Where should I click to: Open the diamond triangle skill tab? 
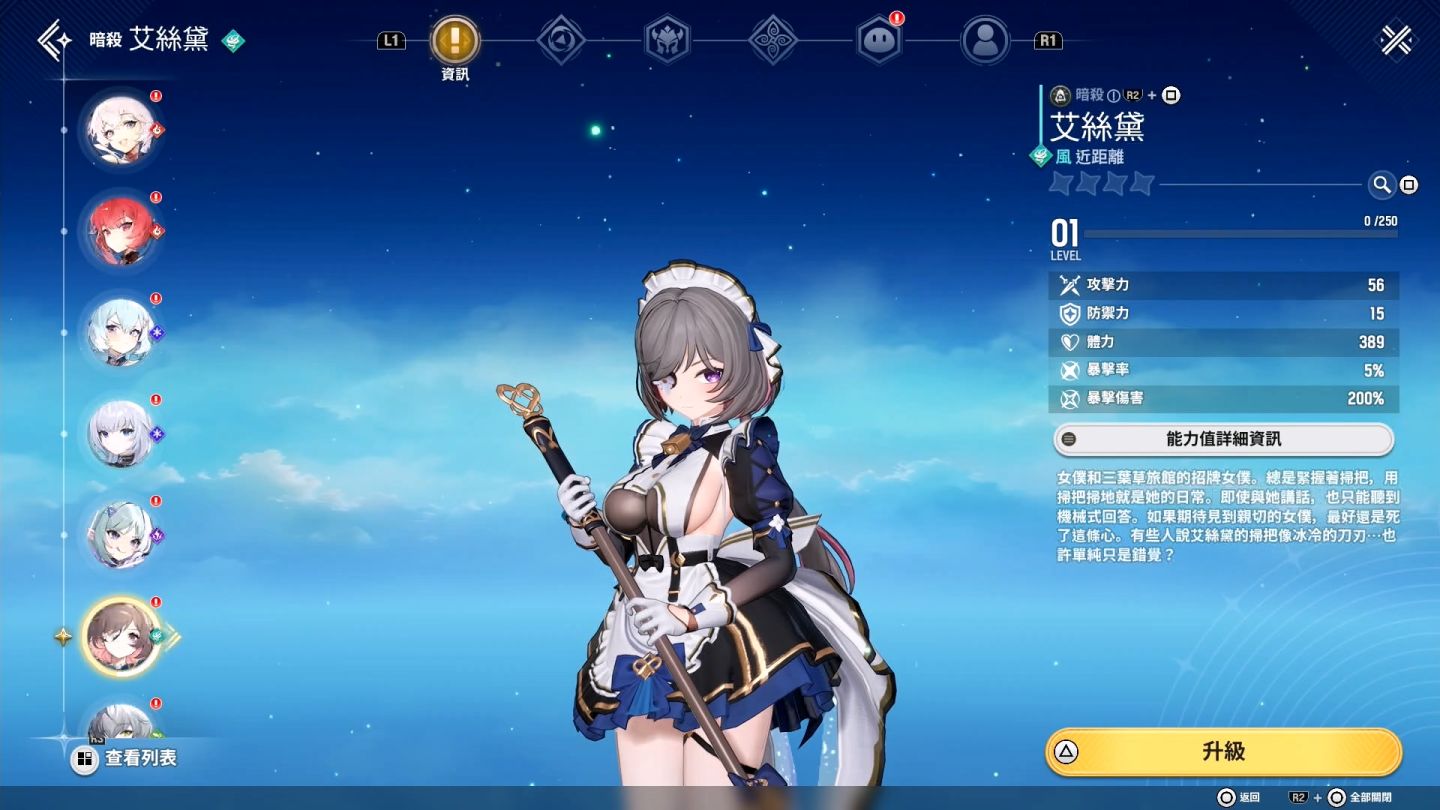point(561,41)
